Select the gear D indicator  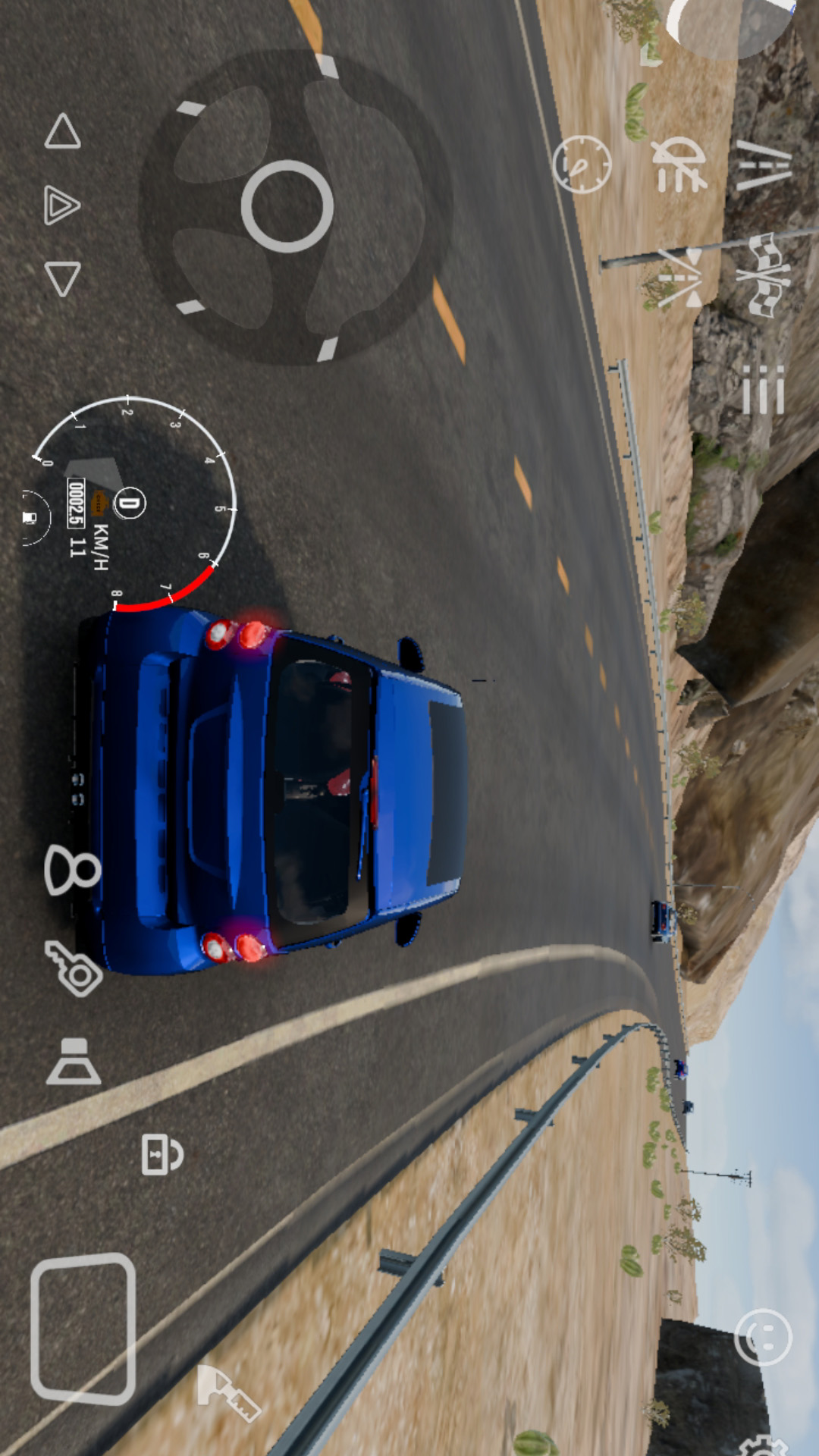130,502
